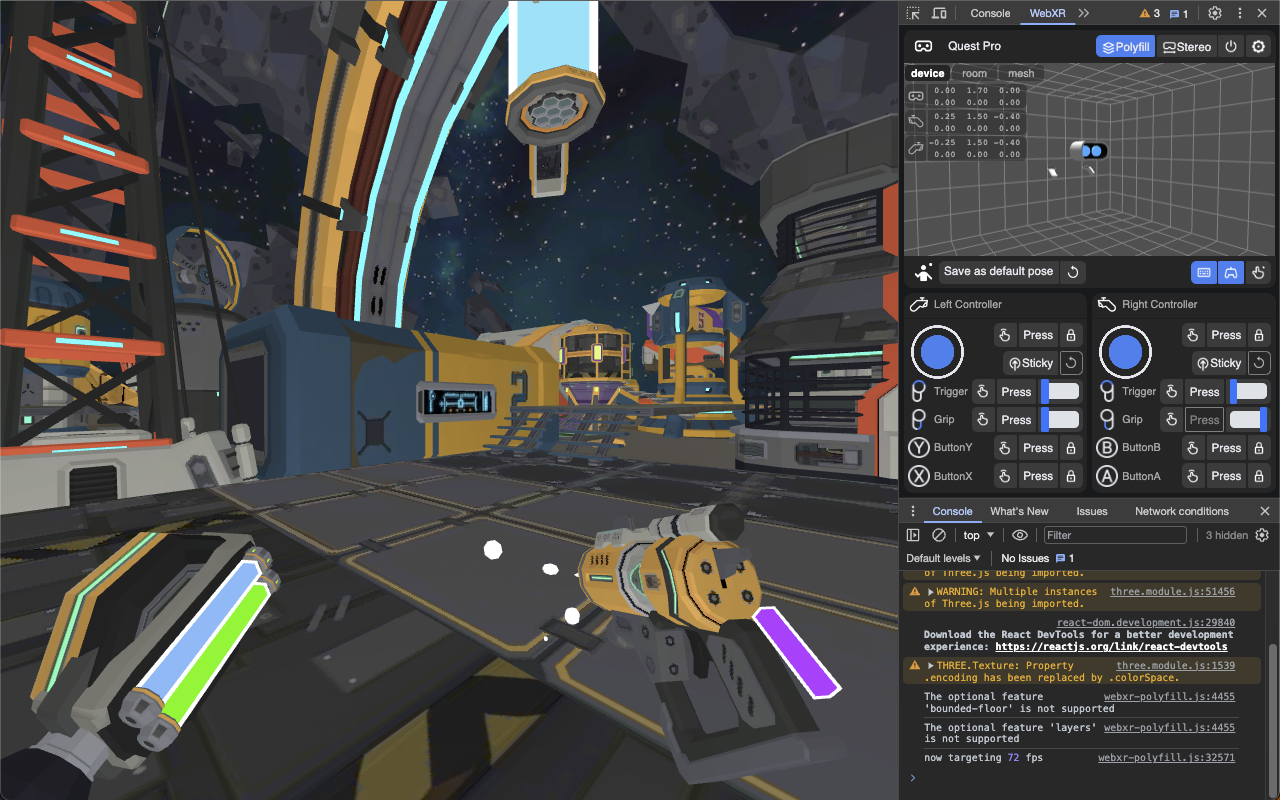The height and width of the screenshot is (800, 1280).
Task: Toggle Stereo rendering mode
Action: (x=1186, y=46)
